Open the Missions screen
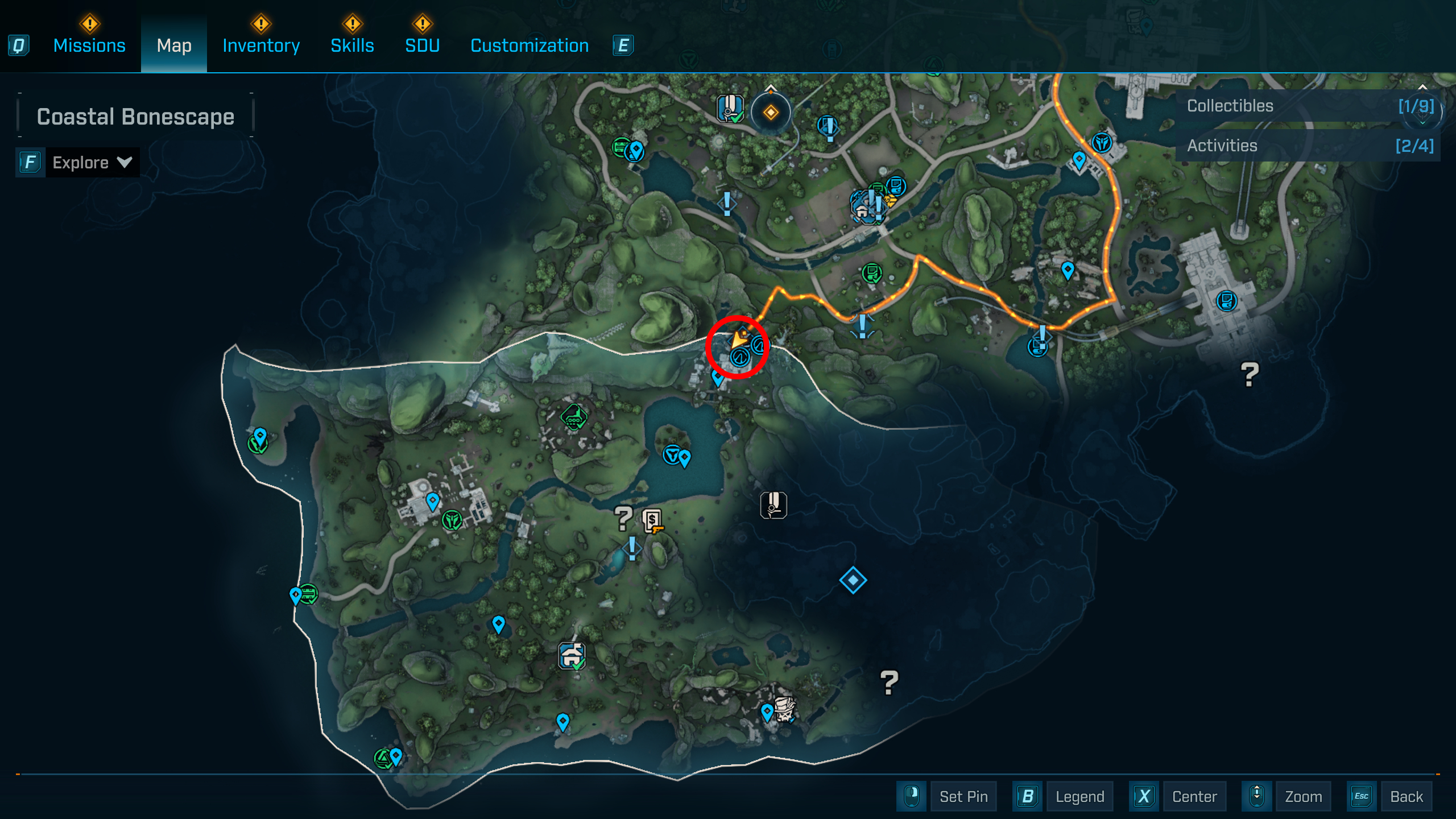1456x819 pixels. tap(89, 45)
